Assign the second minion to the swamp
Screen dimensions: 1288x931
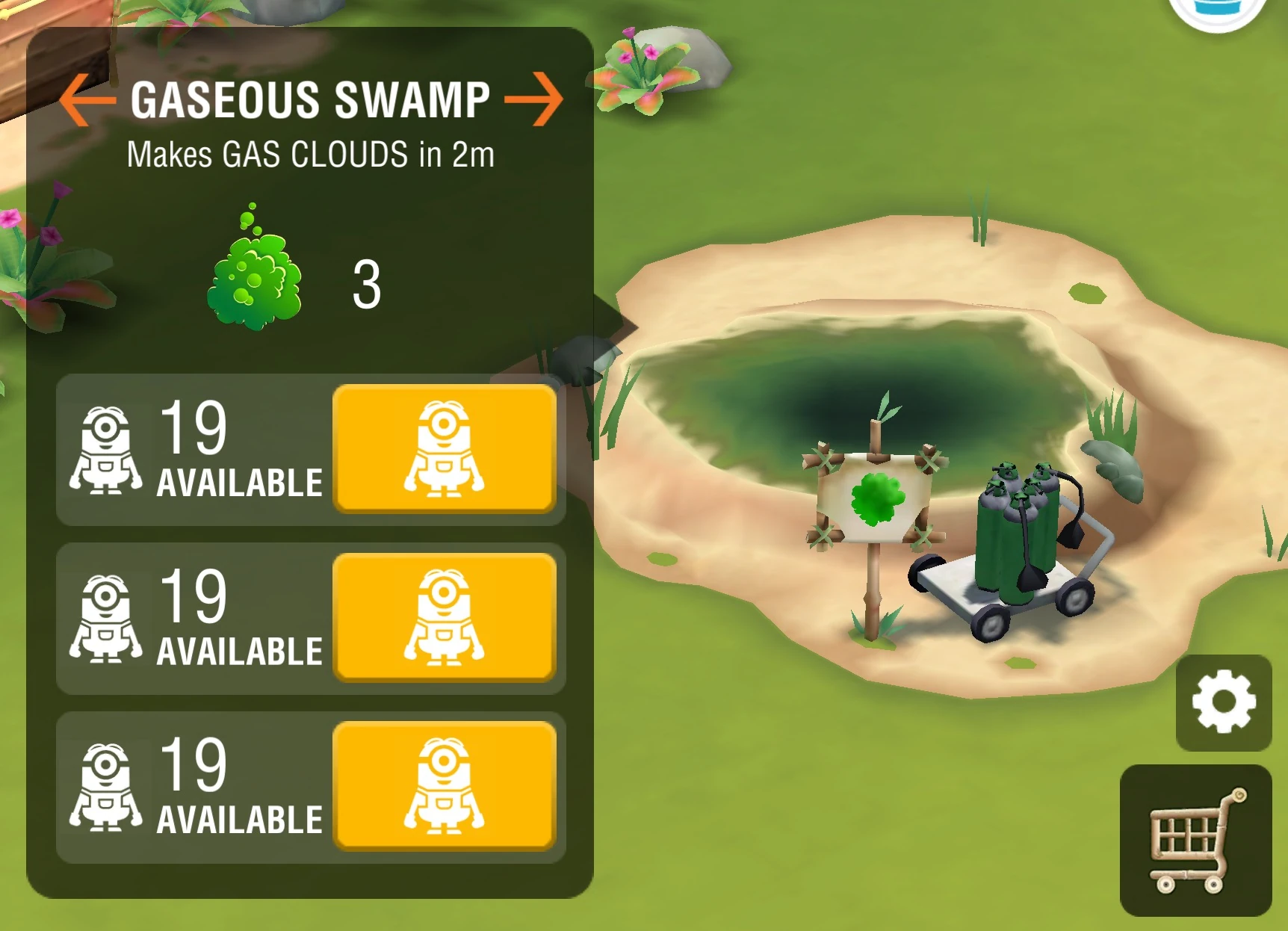[445, 616]
